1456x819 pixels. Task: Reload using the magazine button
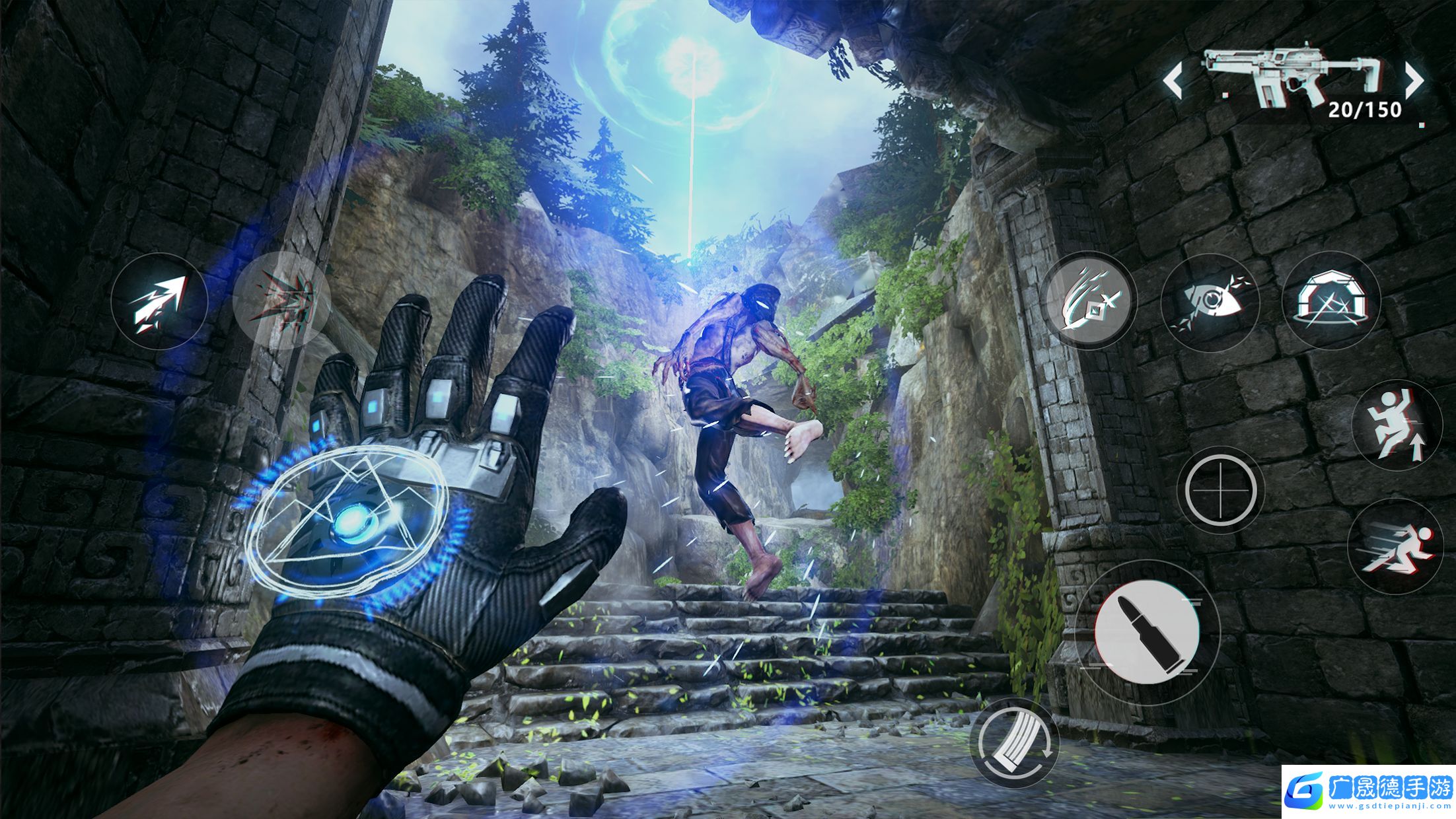pos(1014,744)
